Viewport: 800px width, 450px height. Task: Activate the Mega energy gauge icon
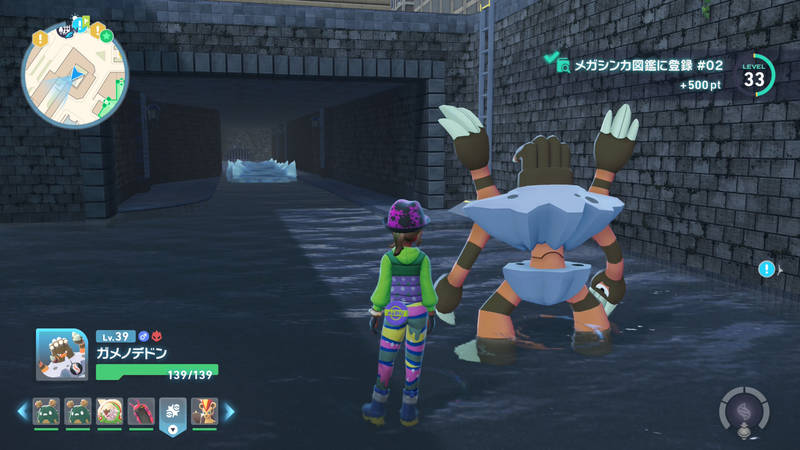click(744, 410)
